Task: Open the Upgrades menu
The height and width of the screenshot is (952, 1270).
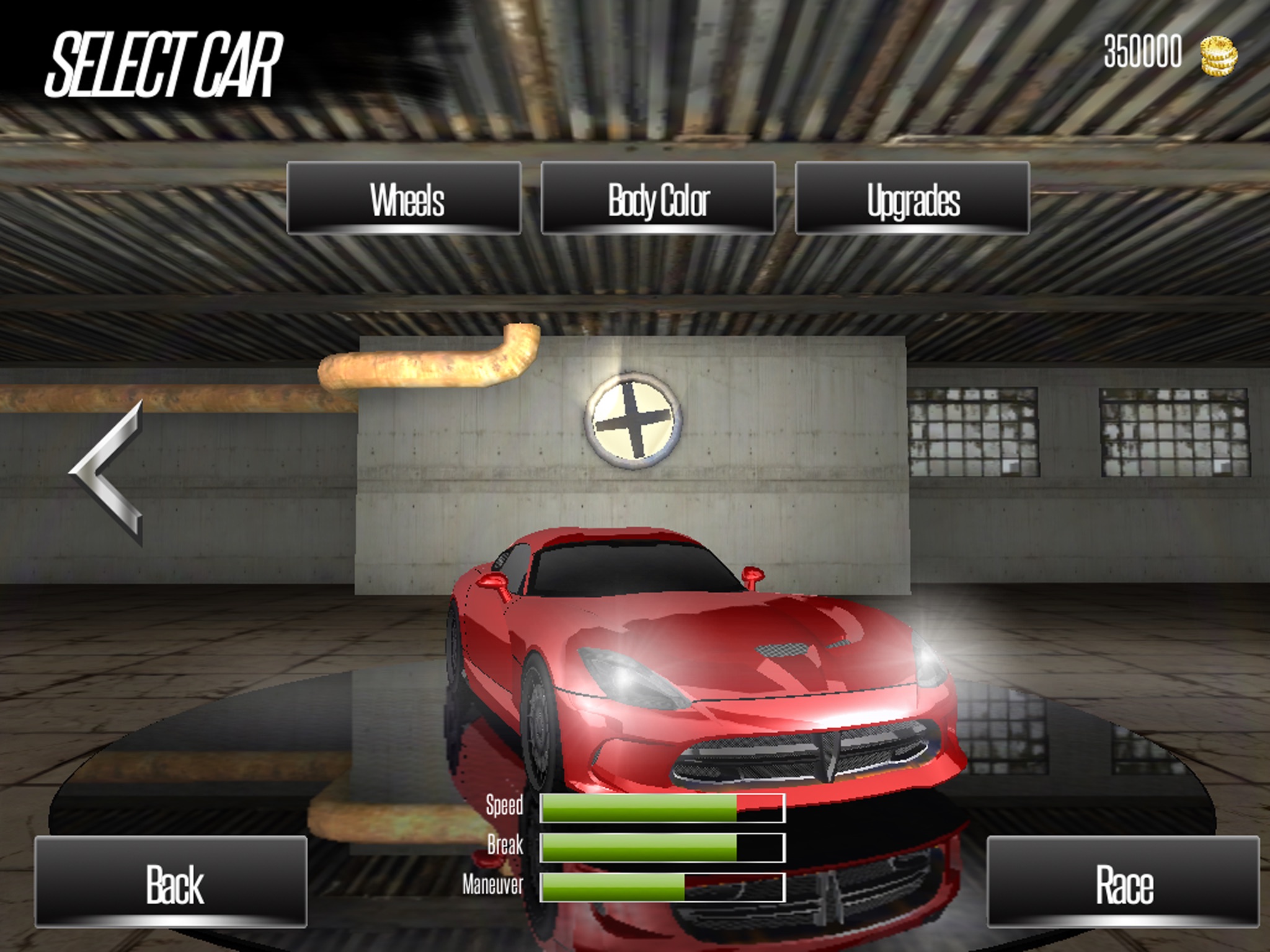Action: coord(912,198)
